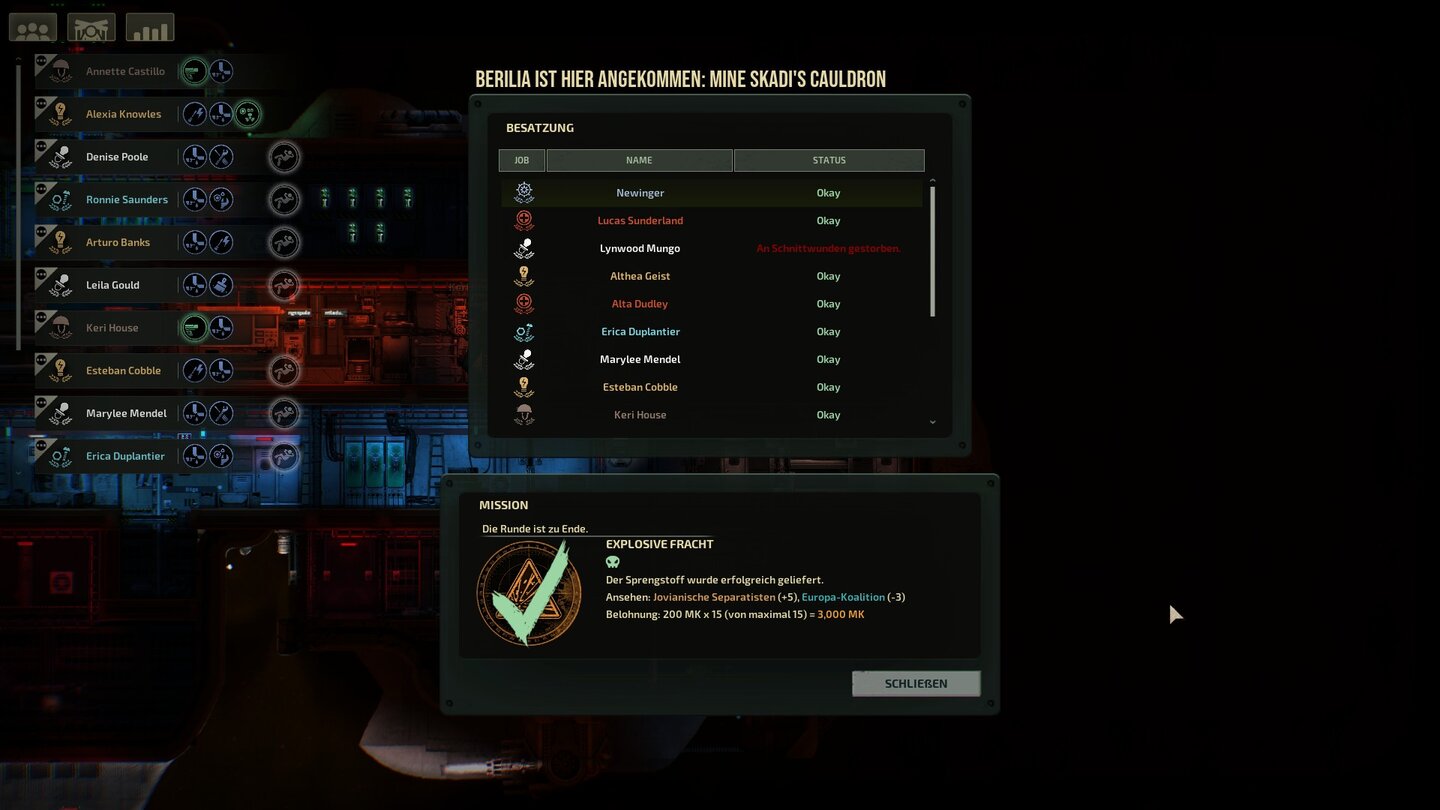Click the bar-chart statistics icon top left
Screen dimensions: 1440x810
150,27
